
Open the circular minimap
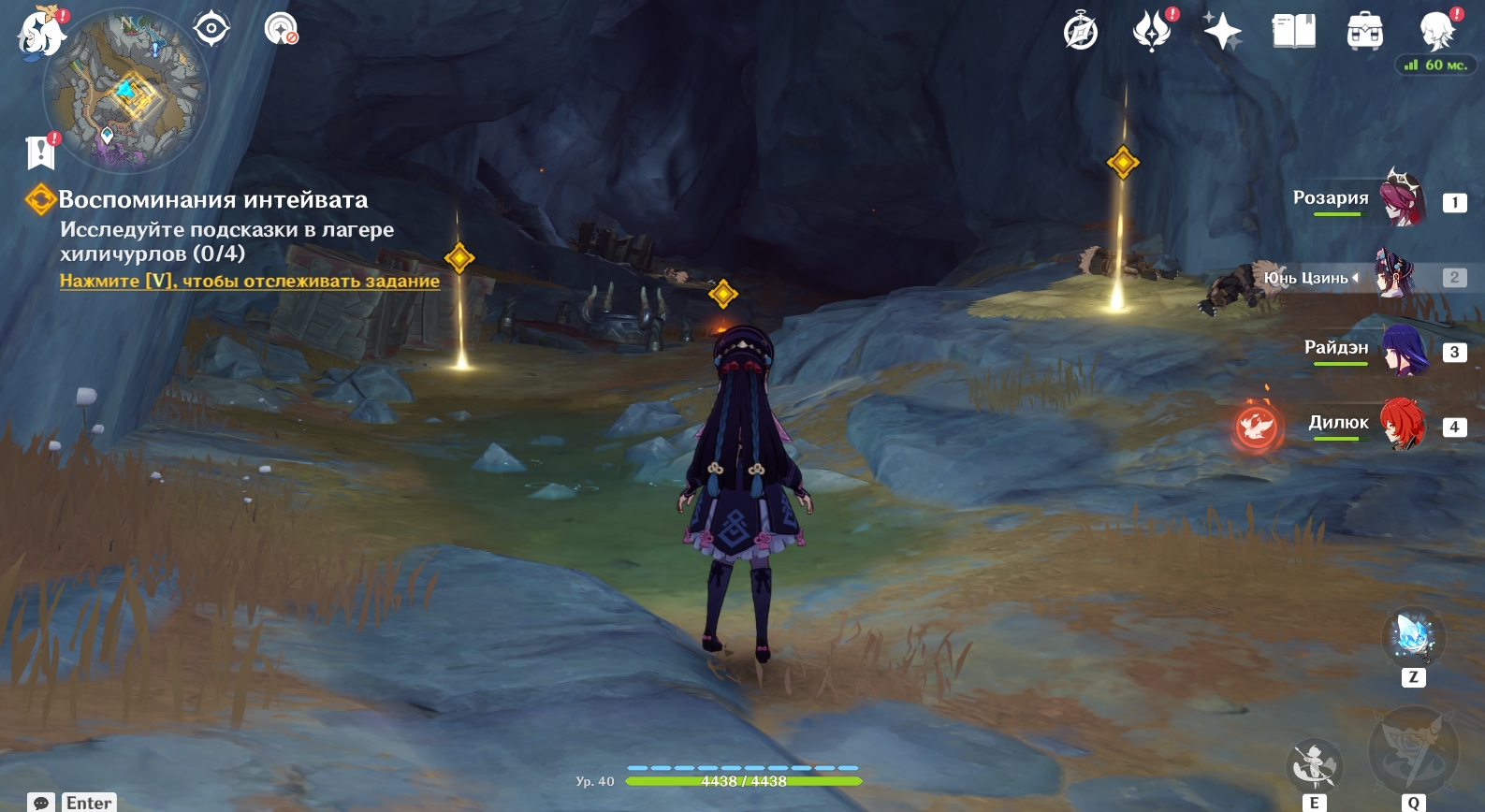tap(126, 92)
